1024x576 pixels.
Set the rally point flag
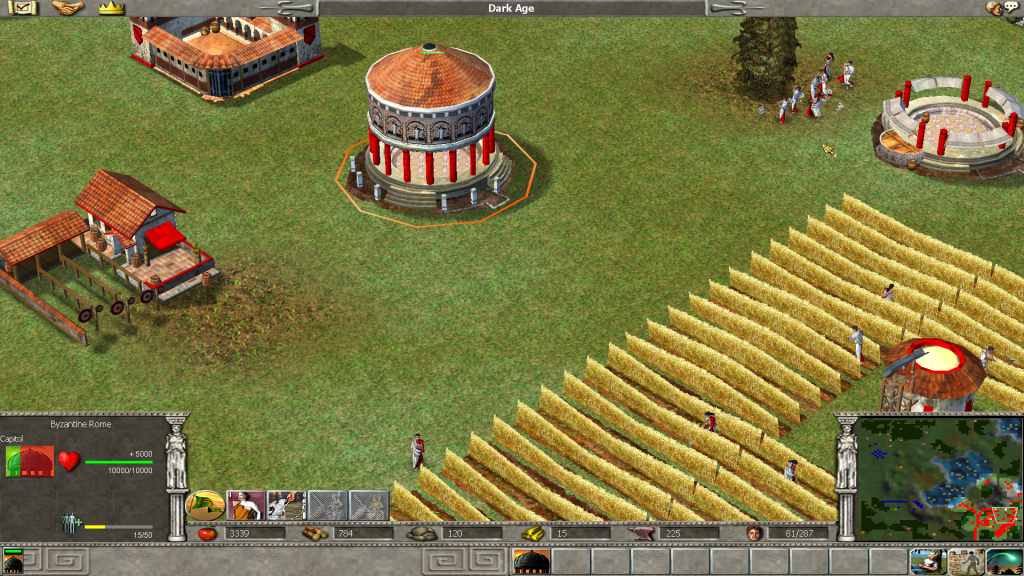pos(205,505)
